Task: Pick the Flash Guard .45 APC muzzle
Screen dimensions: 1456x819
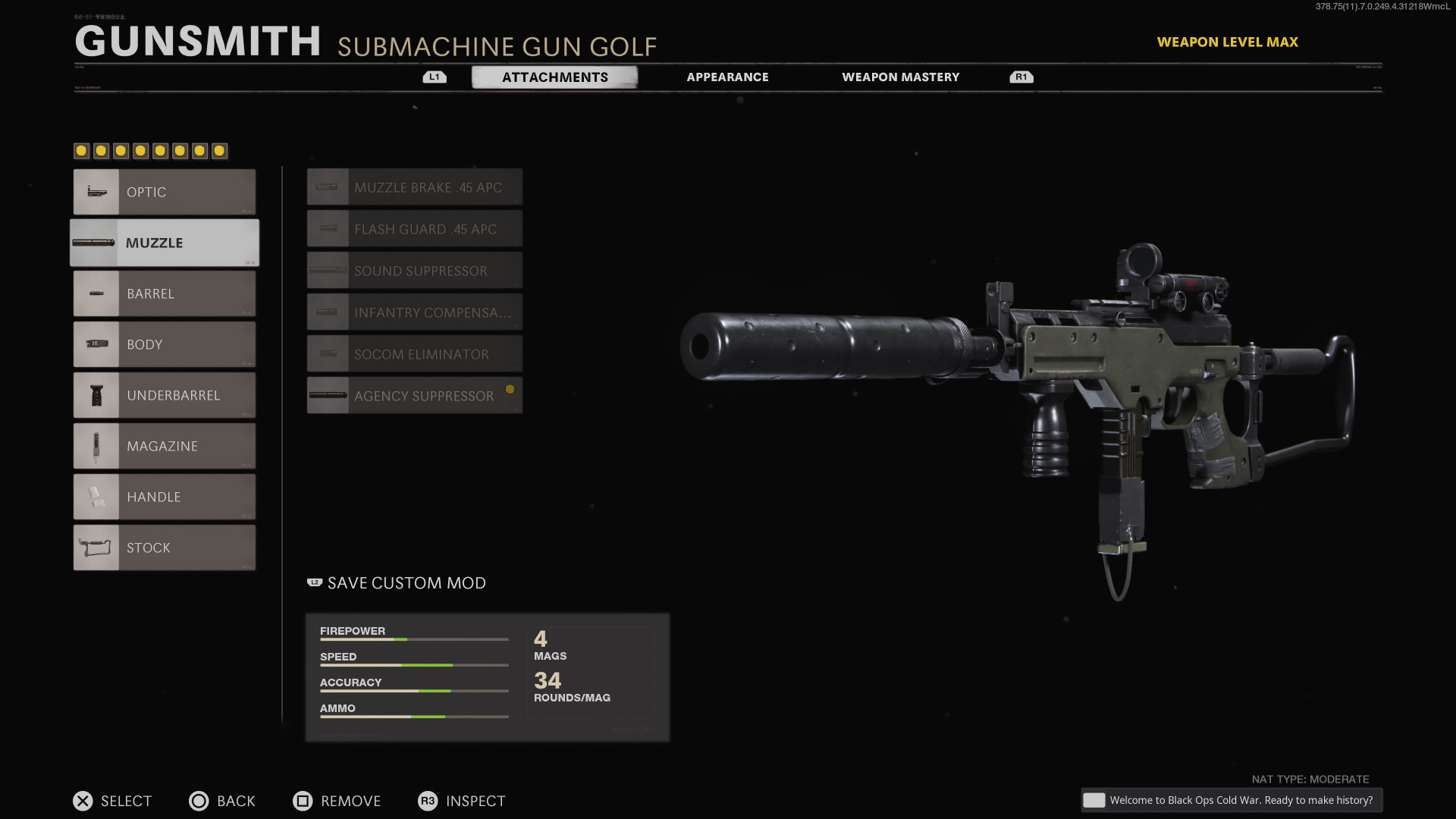Action: click(415, 229)
